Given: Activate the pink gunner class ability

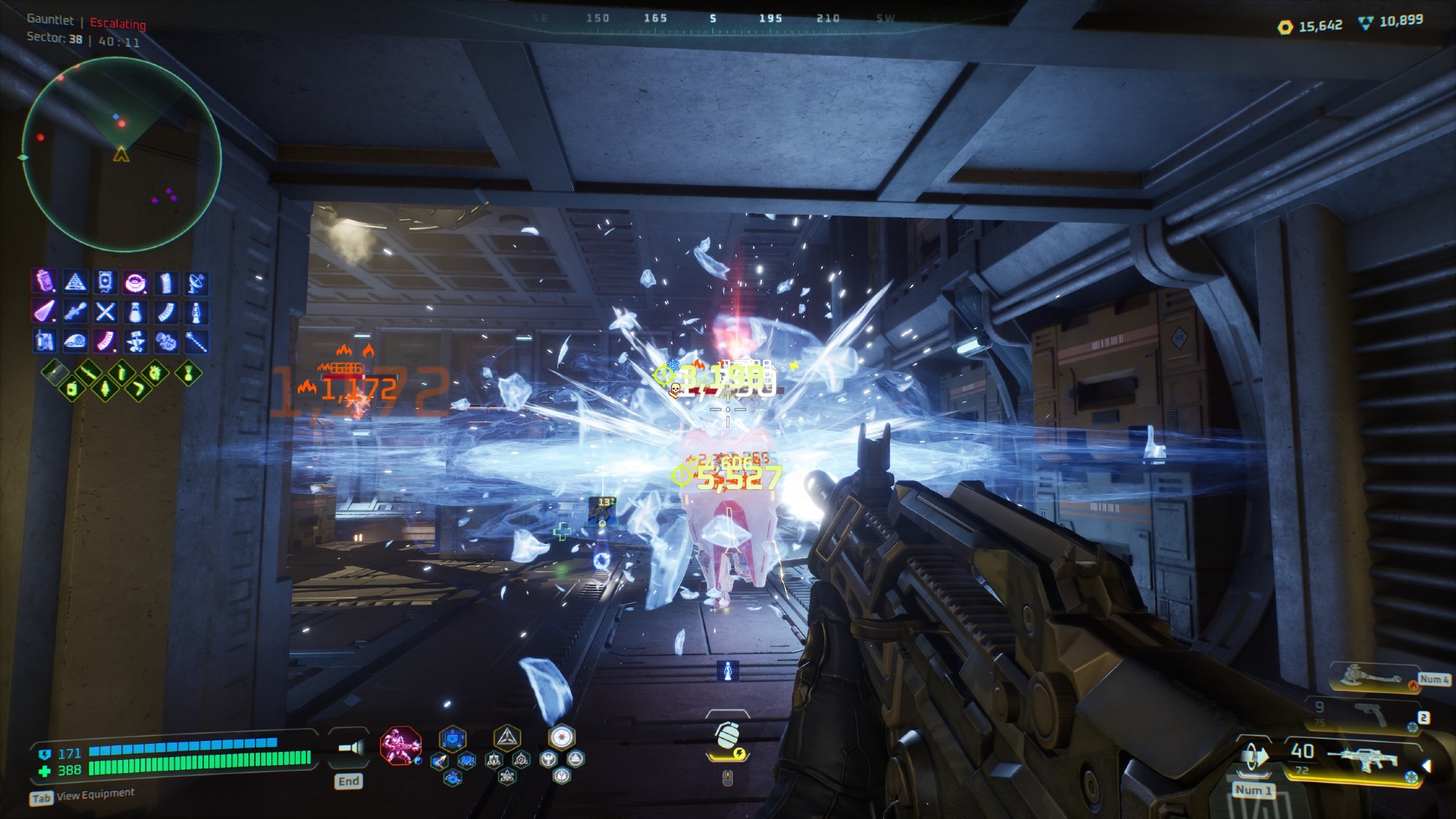Looking at the screenshot, I should (400, 745).
